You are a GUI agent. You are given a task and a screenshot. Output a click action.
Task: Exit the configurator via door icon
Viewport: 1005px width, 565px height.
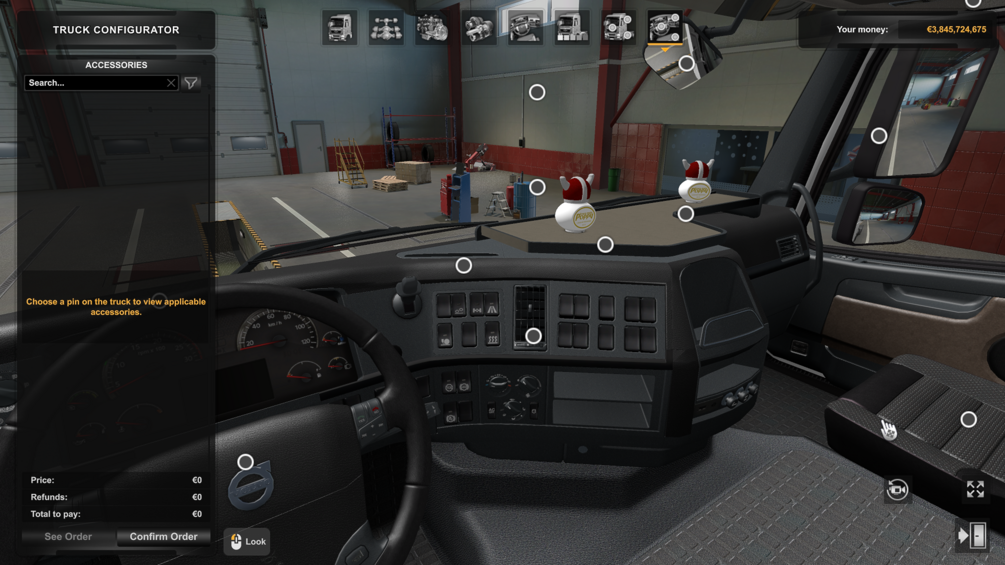click(972, 536)
